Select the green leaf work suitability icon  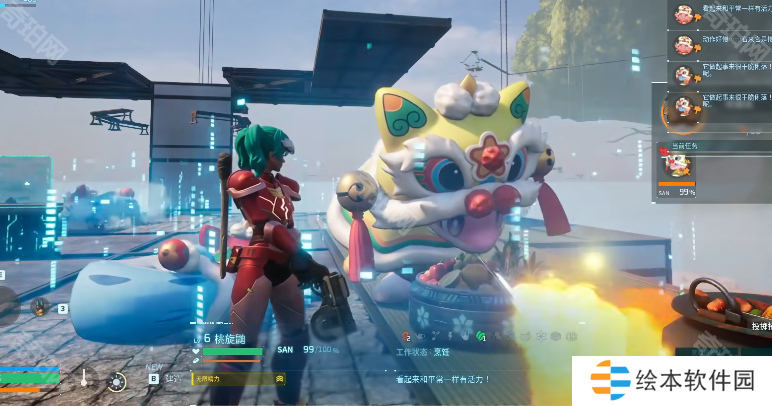480,337
